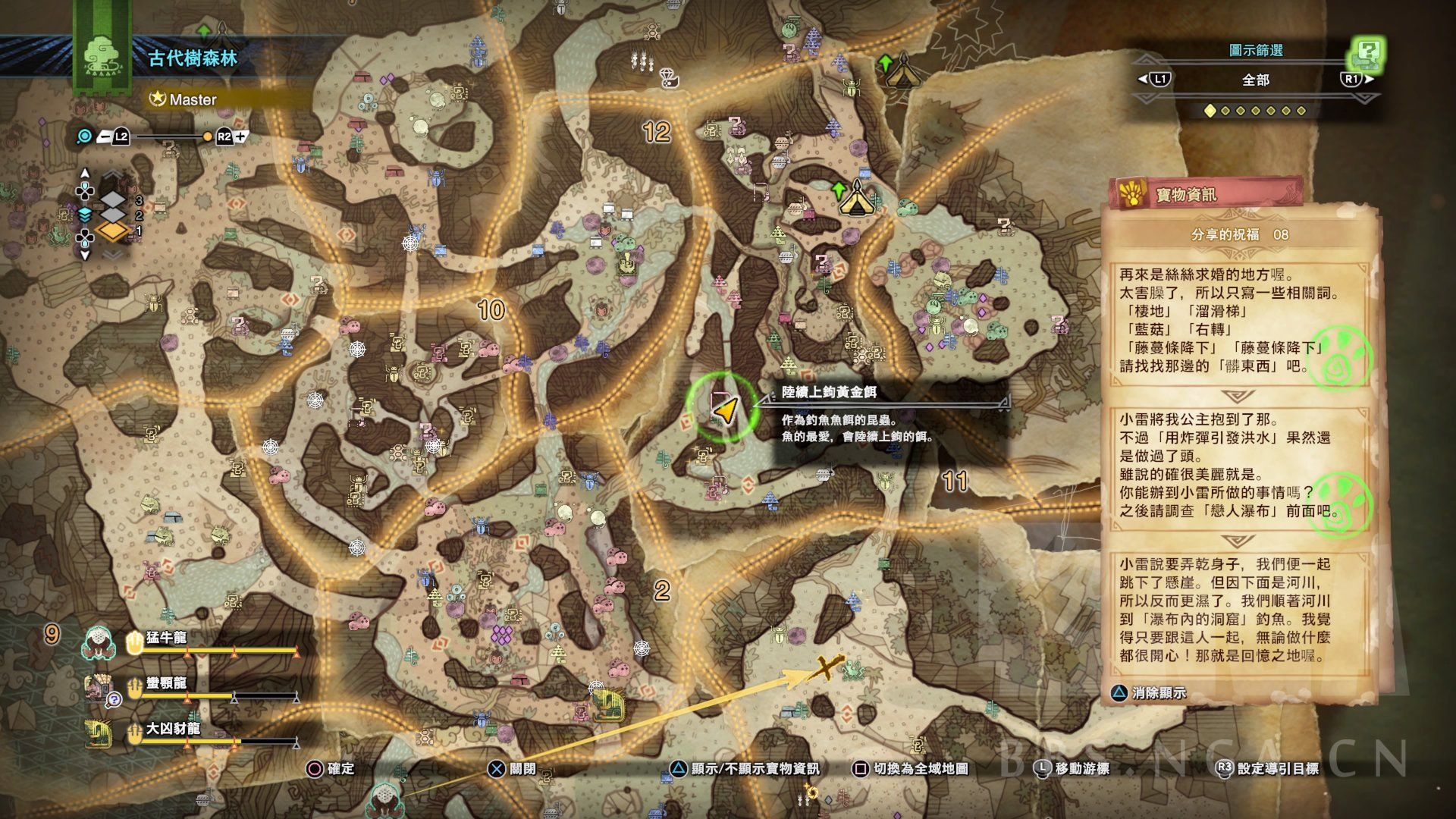Zoom in with the plus button
This screenshot has height=819, width=1456.
pyautogui.click(x=240, y=137)
